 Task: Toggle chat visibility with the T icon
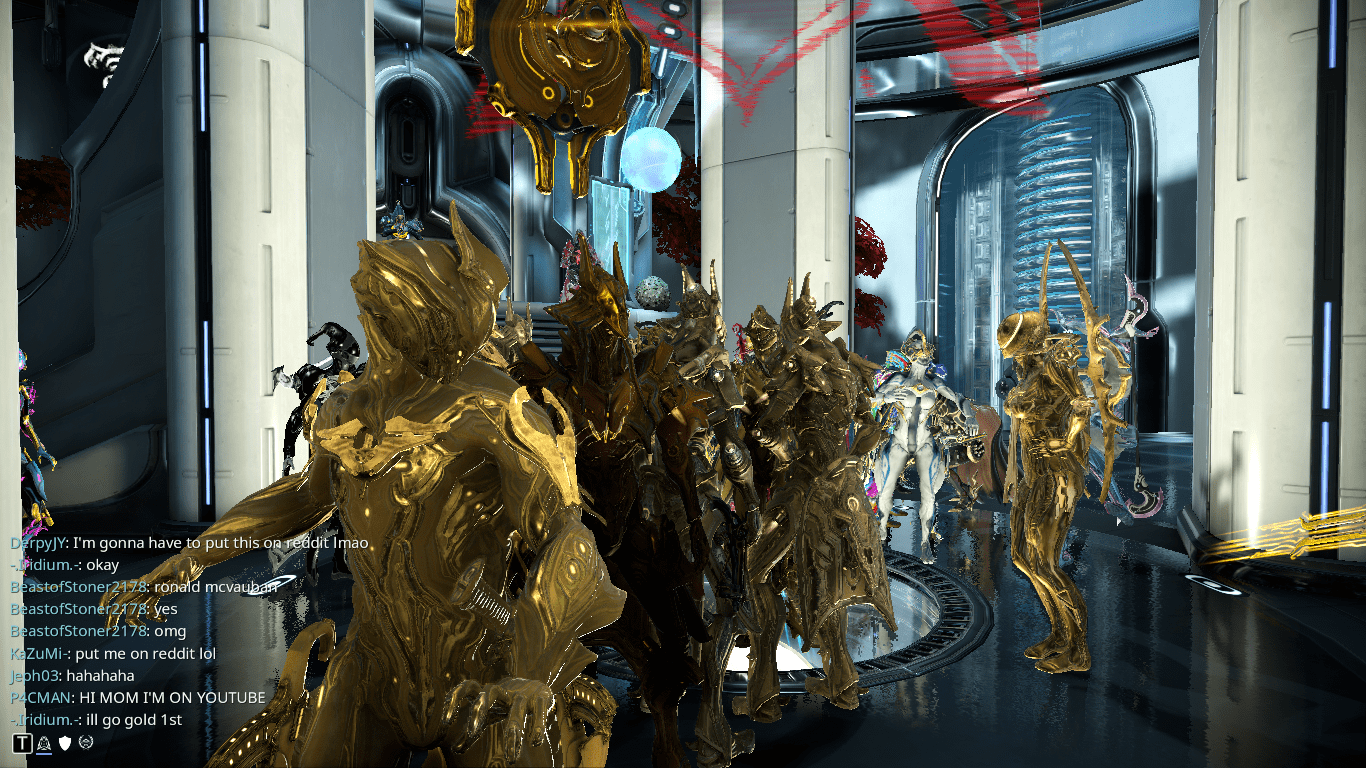pos(22,742)
